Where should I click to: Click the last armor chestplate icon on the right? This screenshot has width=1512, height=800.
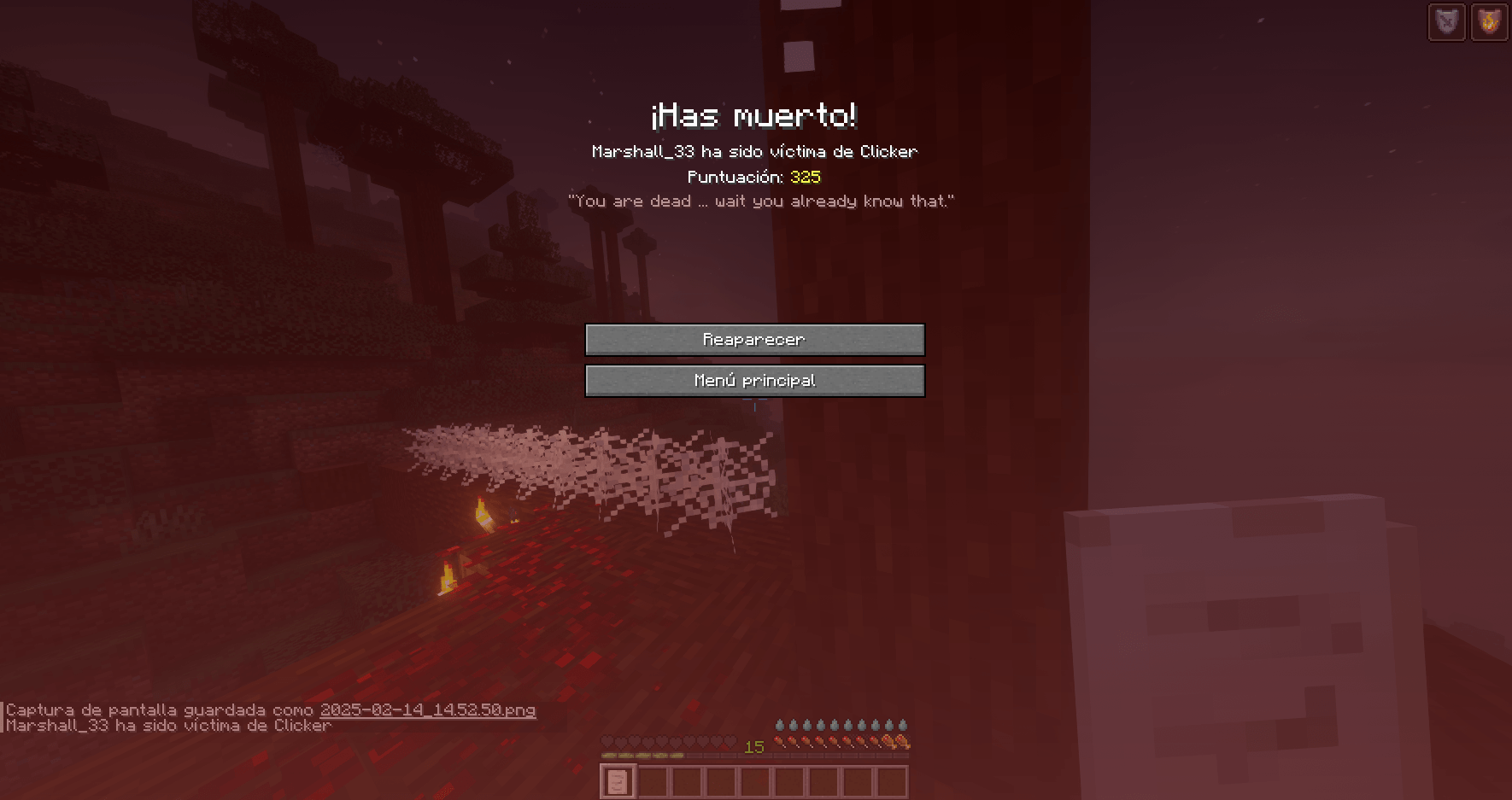(903, 724)
